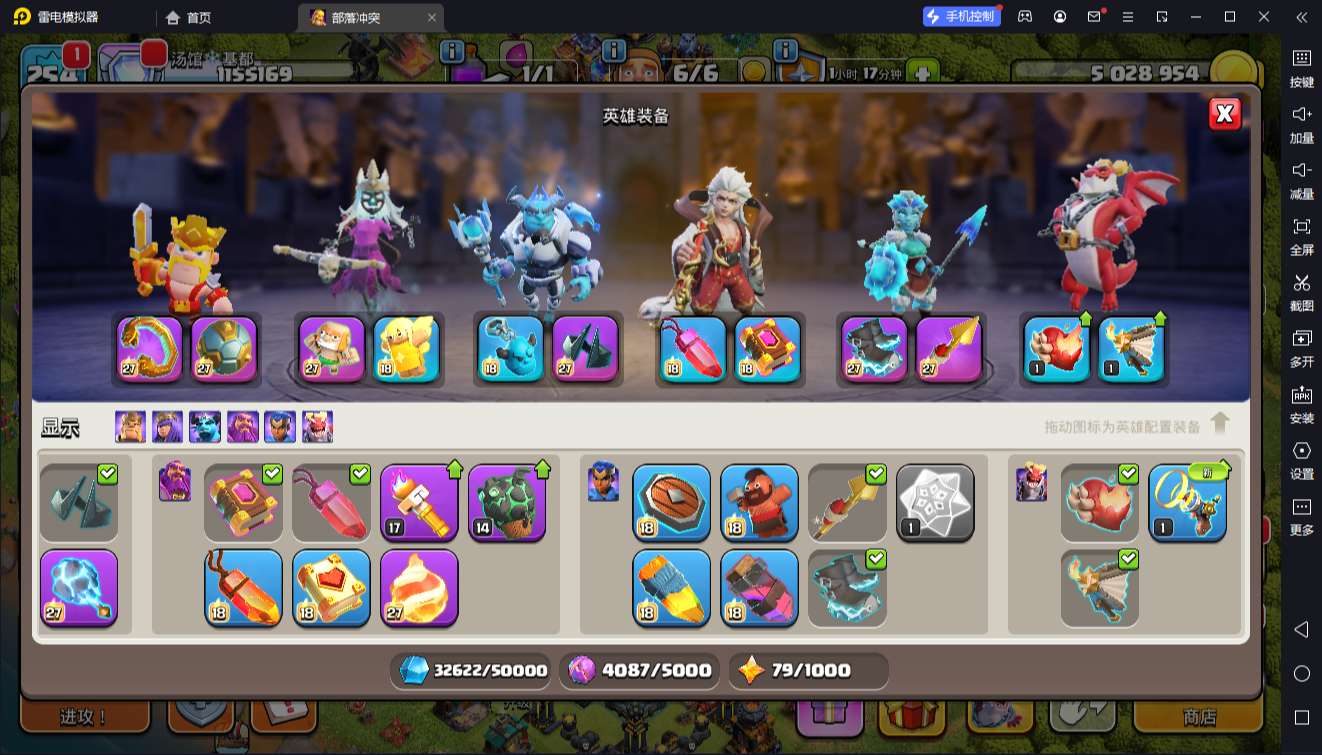This screenshot has height=755, width=1322.
Task: Select the equipped Electro Boots under Royal Champion
Action: (874, 349)
